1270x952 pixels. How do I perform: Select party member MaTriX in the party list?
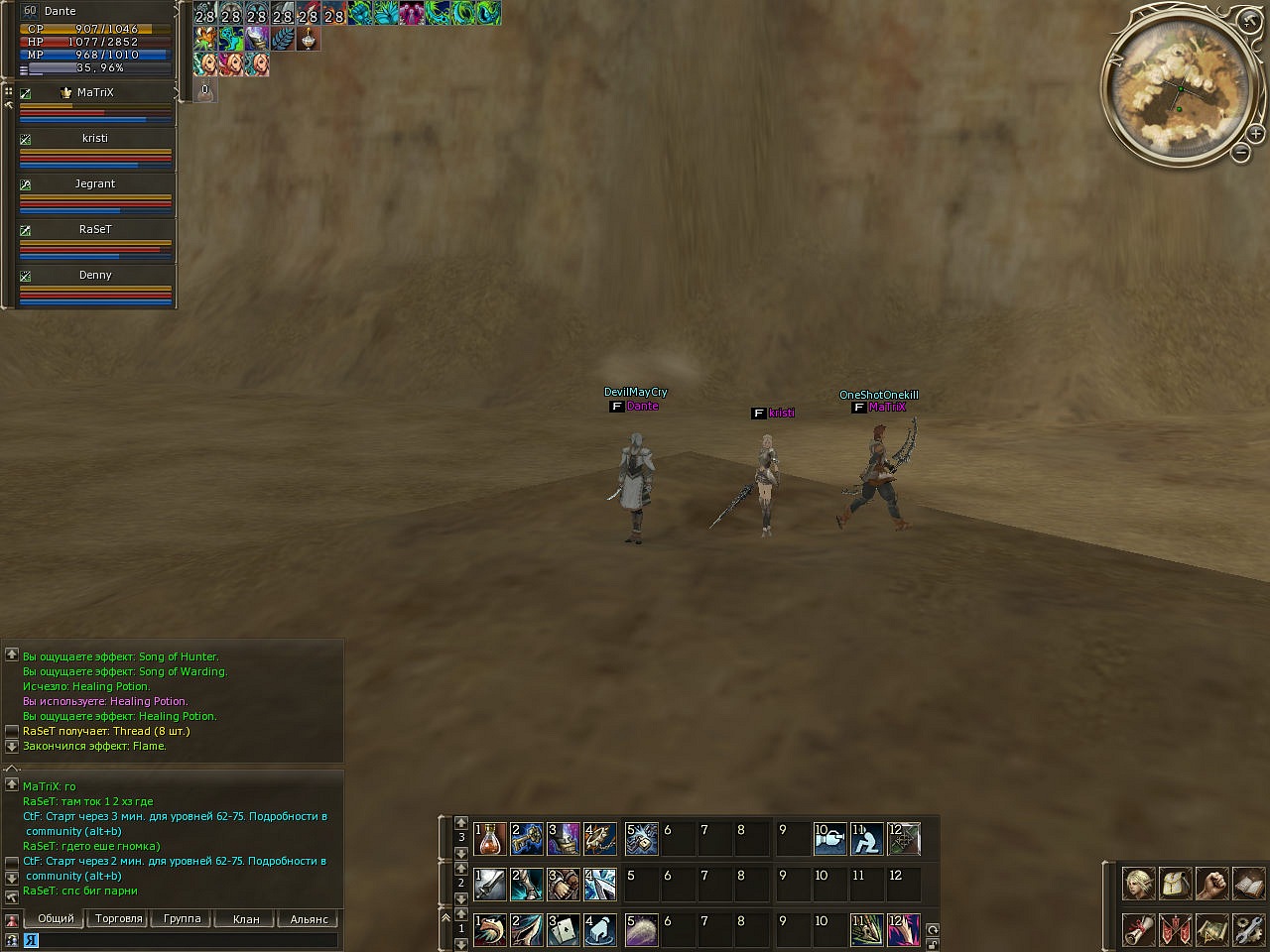click(95, 93)
